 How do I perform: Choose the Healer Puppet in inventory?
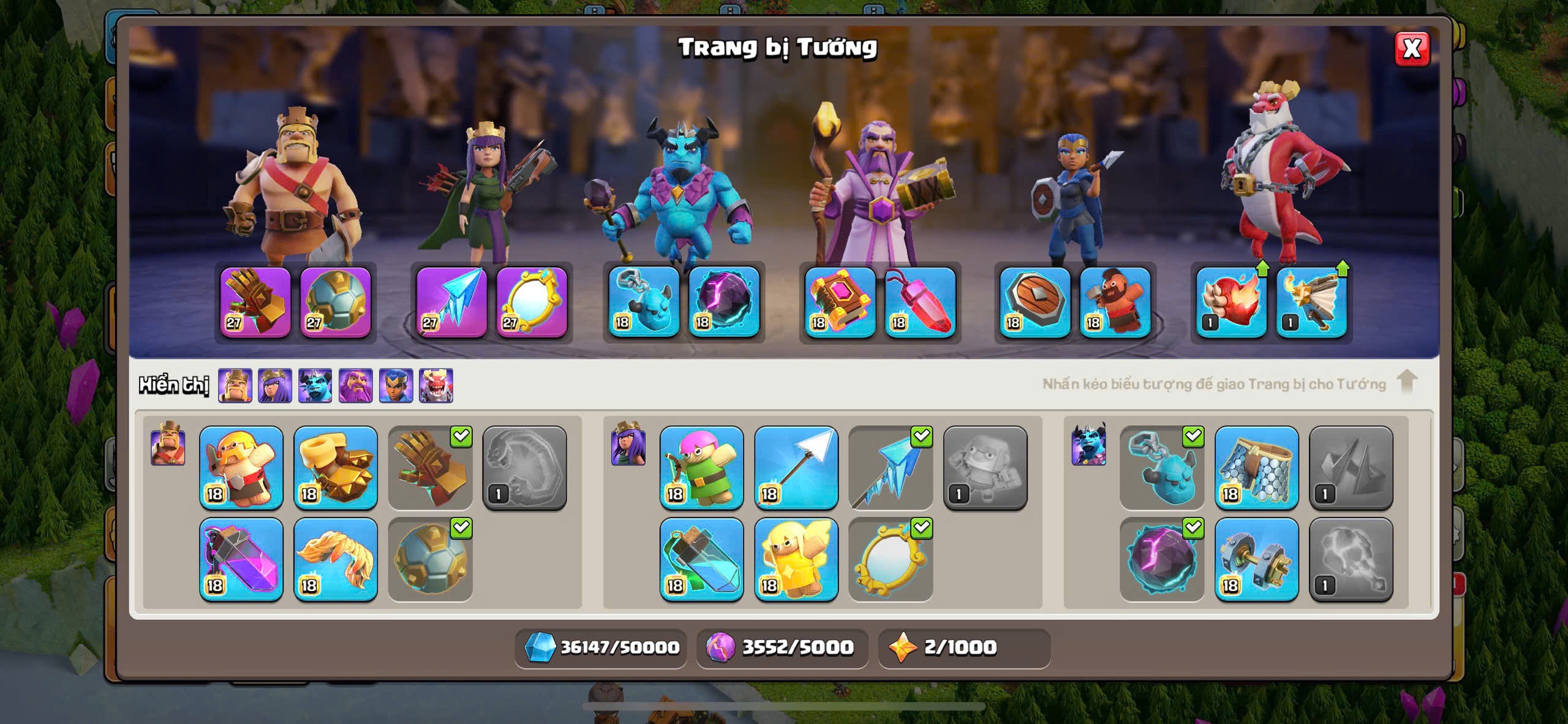tap(796, 559)
